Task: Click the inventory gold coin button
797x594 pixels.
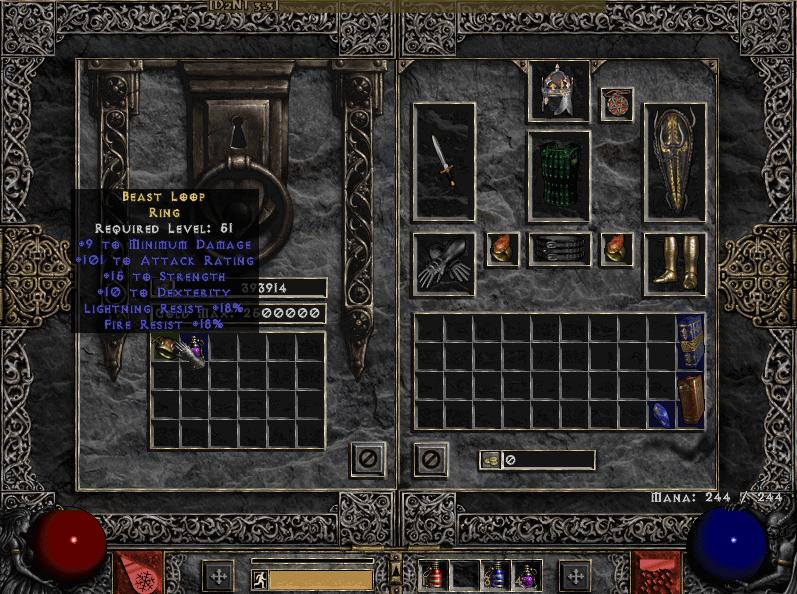Action: click(x=491, y=460)
